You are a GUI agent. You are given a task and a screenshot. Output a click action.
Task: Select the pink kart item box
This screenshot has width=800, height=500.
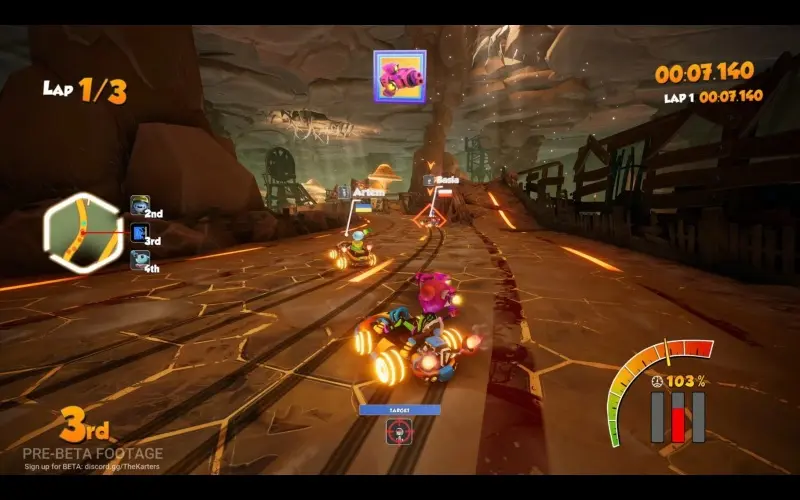(400, 76)
